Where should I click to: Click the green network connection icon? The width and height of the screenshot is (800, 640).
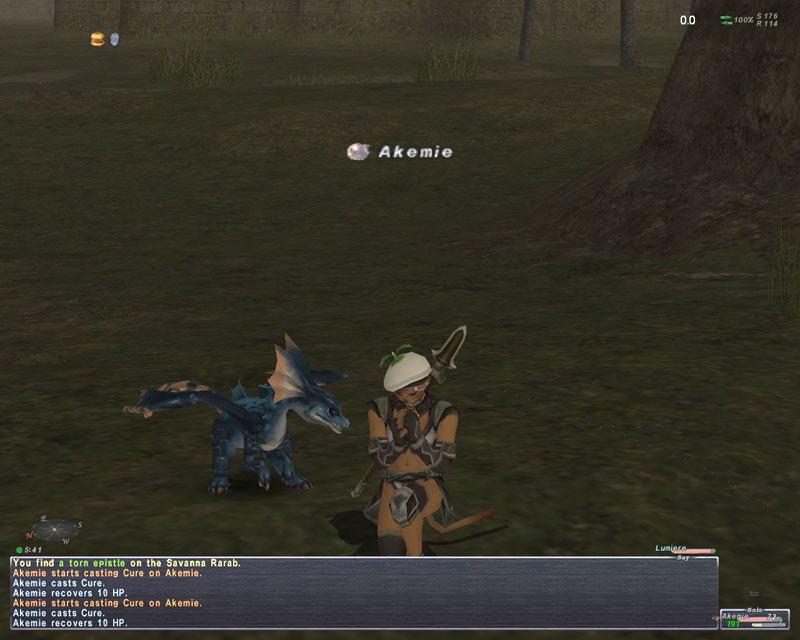click(726, 20)
